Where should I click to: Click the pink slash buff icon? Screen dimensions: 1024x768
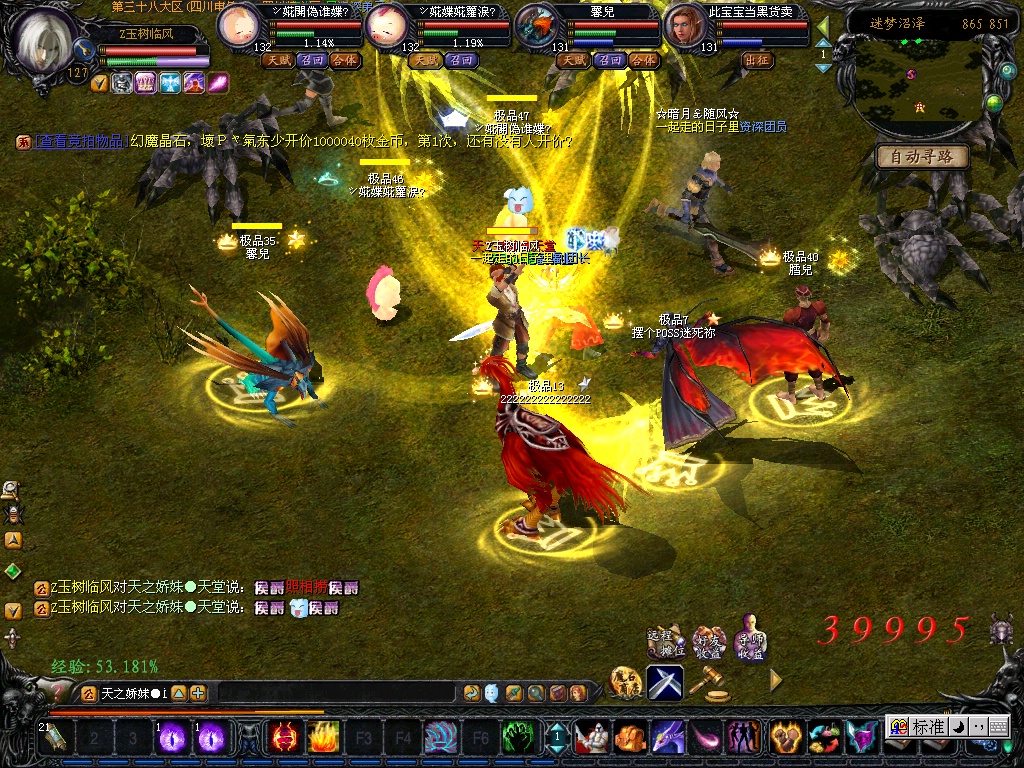(218, 83)
